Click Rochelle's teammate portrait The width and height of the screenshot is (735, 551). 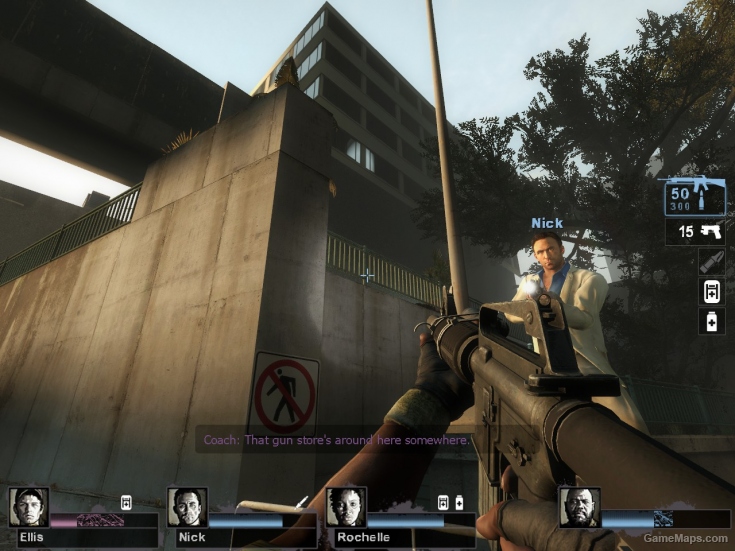(x=346, y=508)
